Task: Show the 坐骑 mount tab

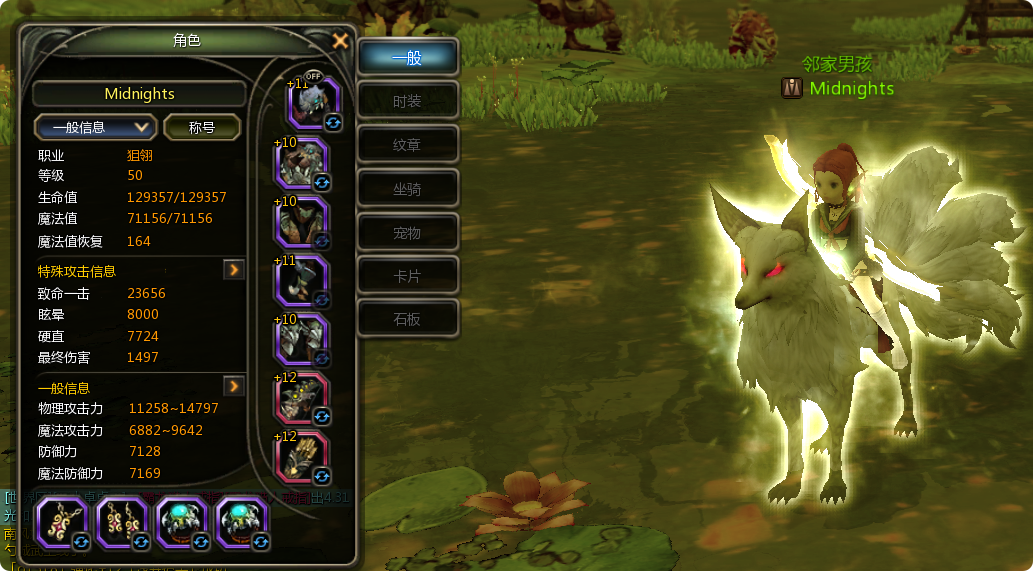Action: [x=407, y=189]
